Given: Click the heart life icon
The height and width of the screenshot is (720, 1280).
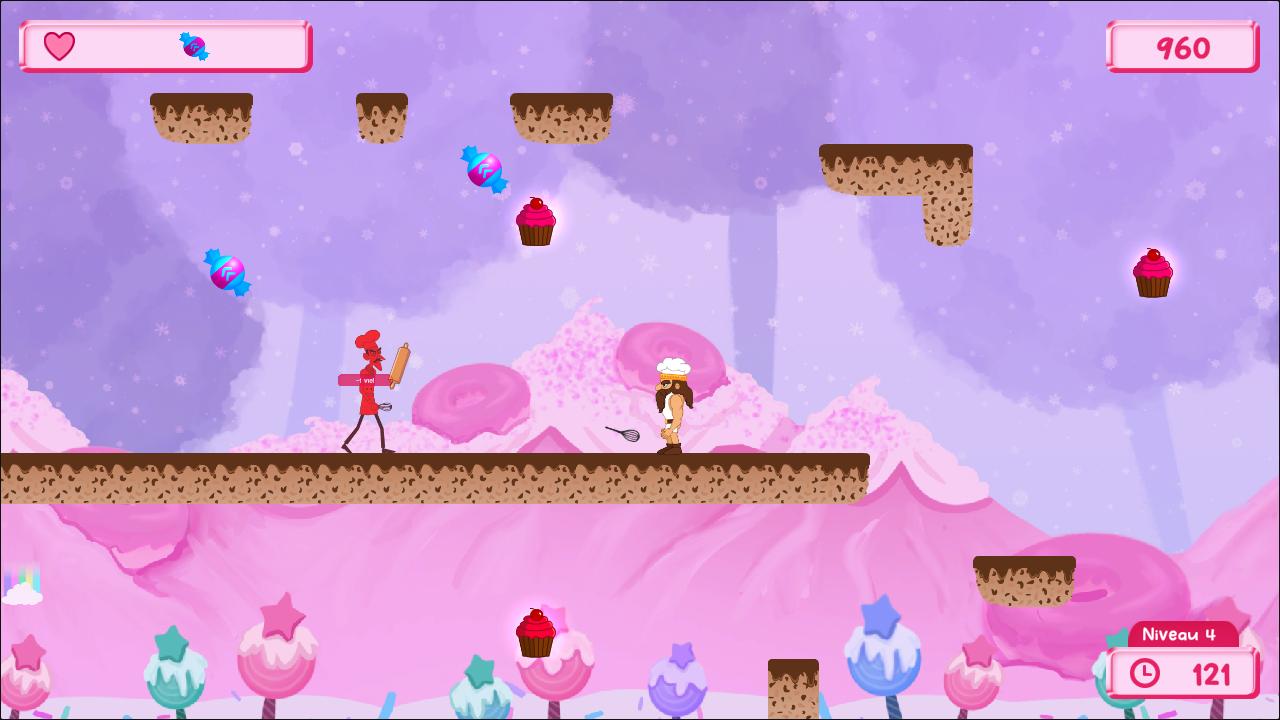Looking at the screenshot, I should point(59,46).
